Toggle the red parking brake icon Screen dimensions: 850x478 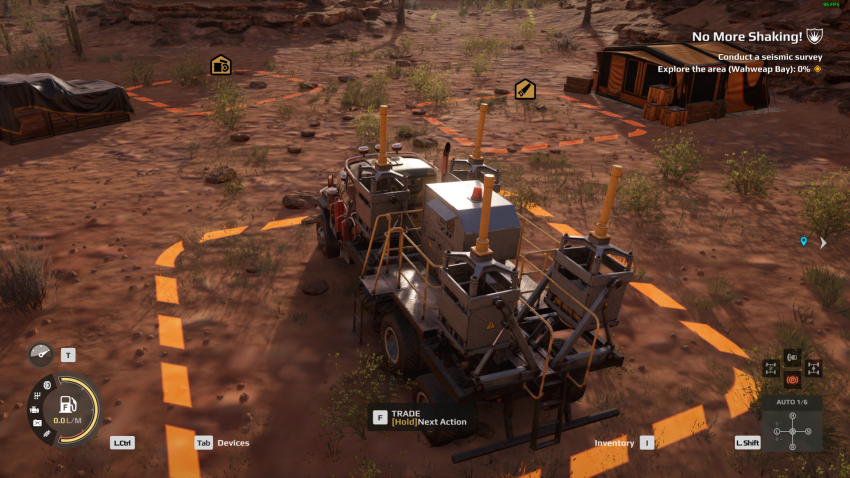(792, 380)
